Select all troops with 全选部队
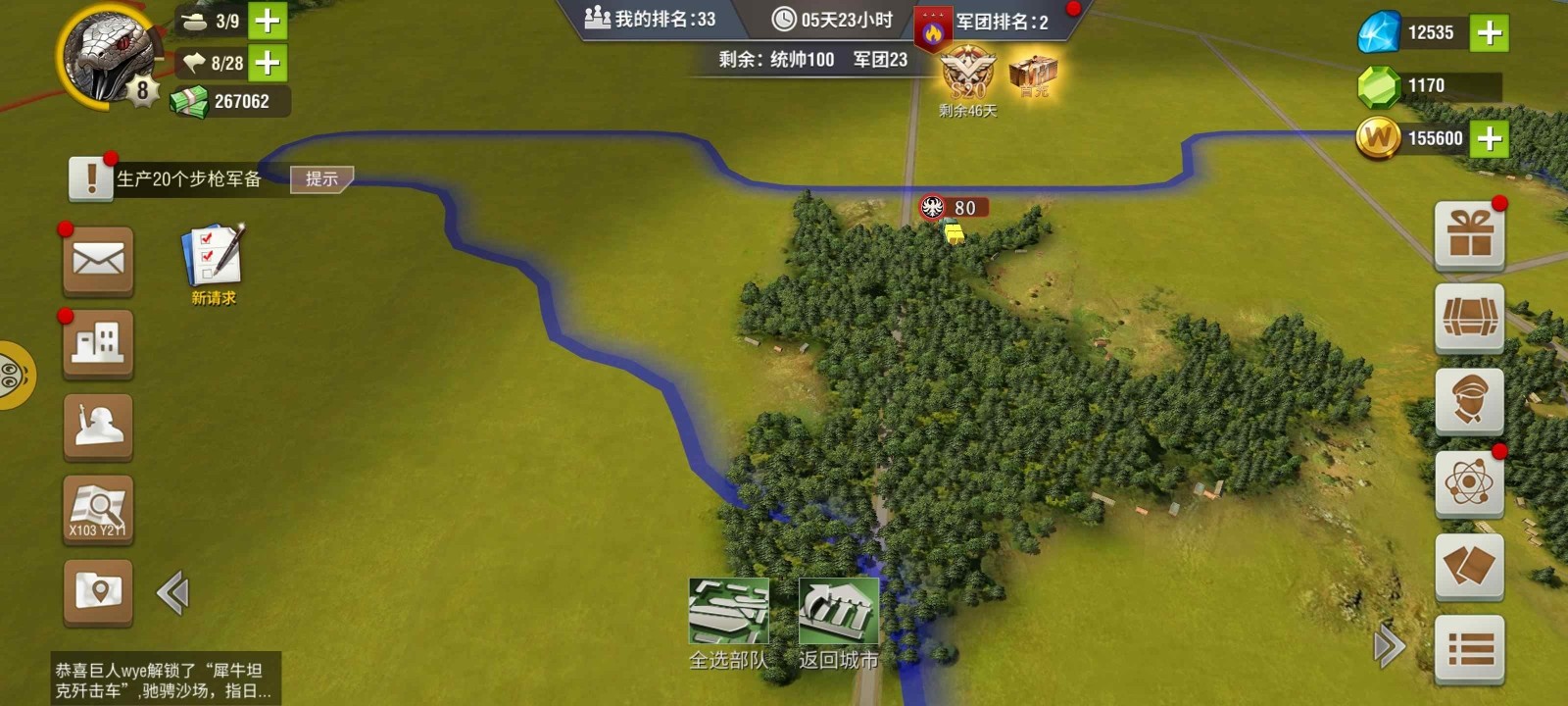The width and height of the screenshot is (1568, 706). coord(728,623)
